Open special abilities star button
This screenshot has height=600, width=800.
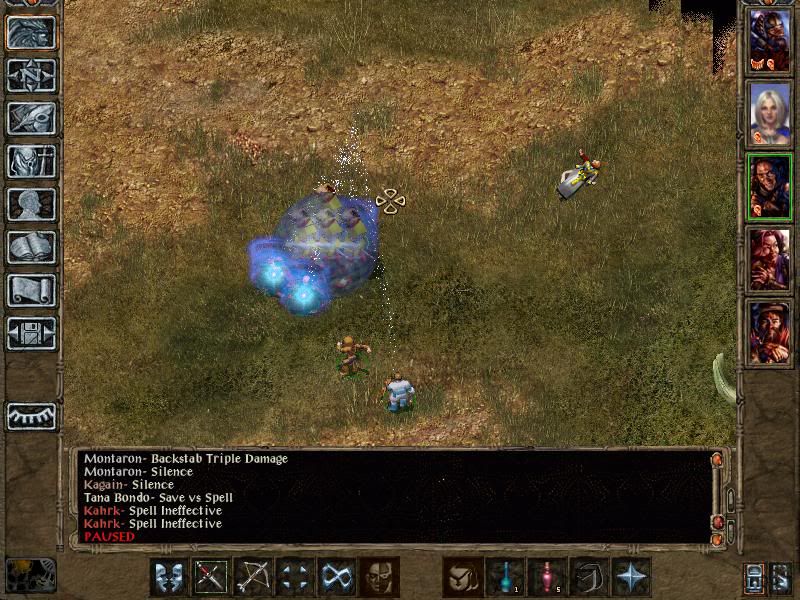(x=631, y=577)
